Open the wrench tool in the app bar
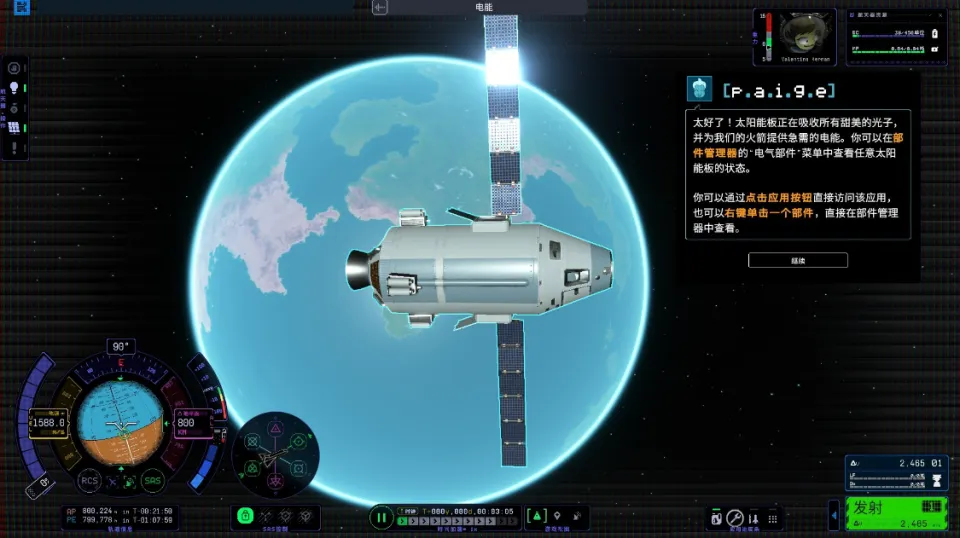The height and width of the screenshot is (538, 960). pyautogui.click(x=735, y=518)
